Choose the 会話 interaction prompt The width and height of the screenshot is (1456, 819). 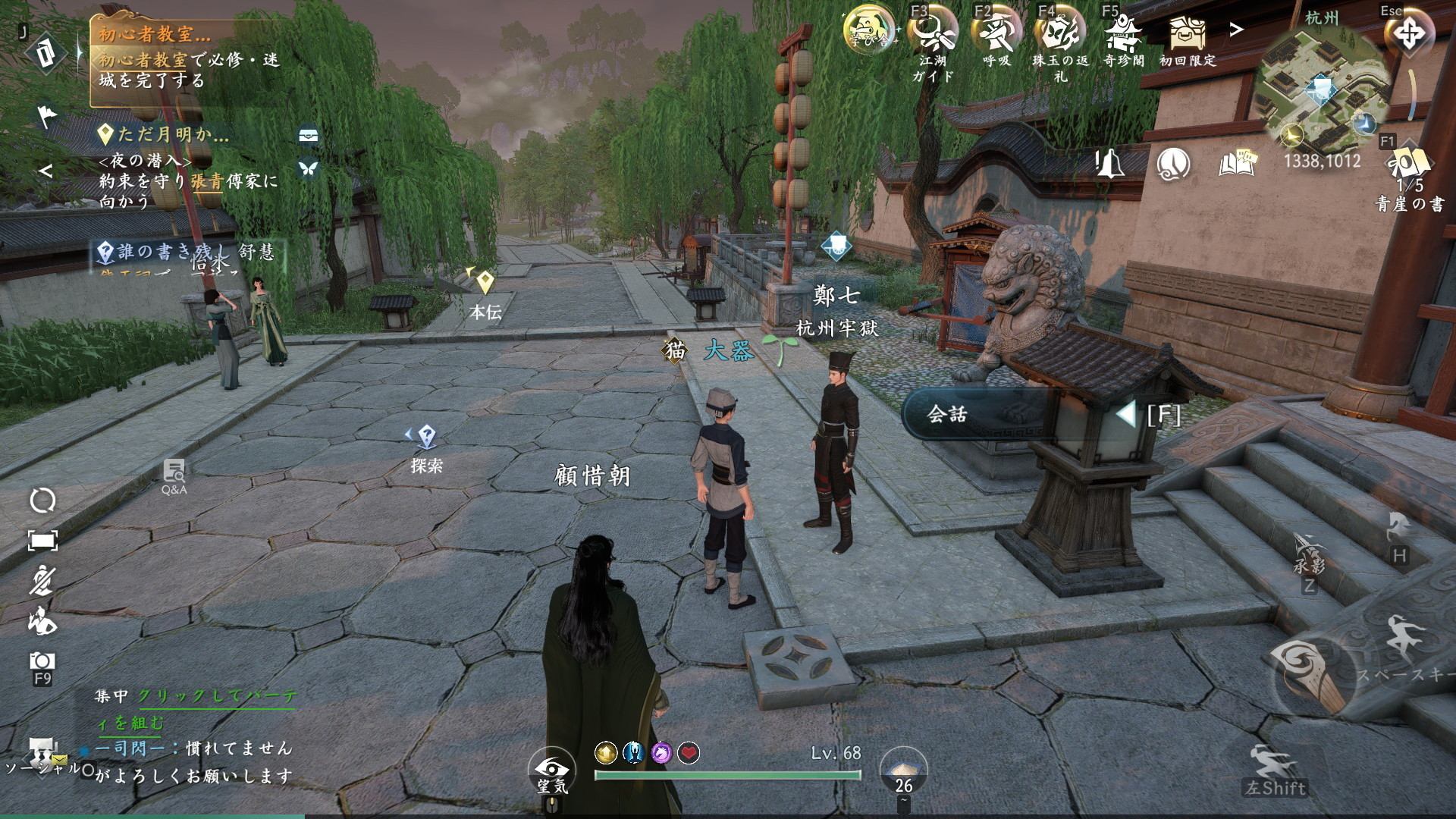tap(978, 414)
